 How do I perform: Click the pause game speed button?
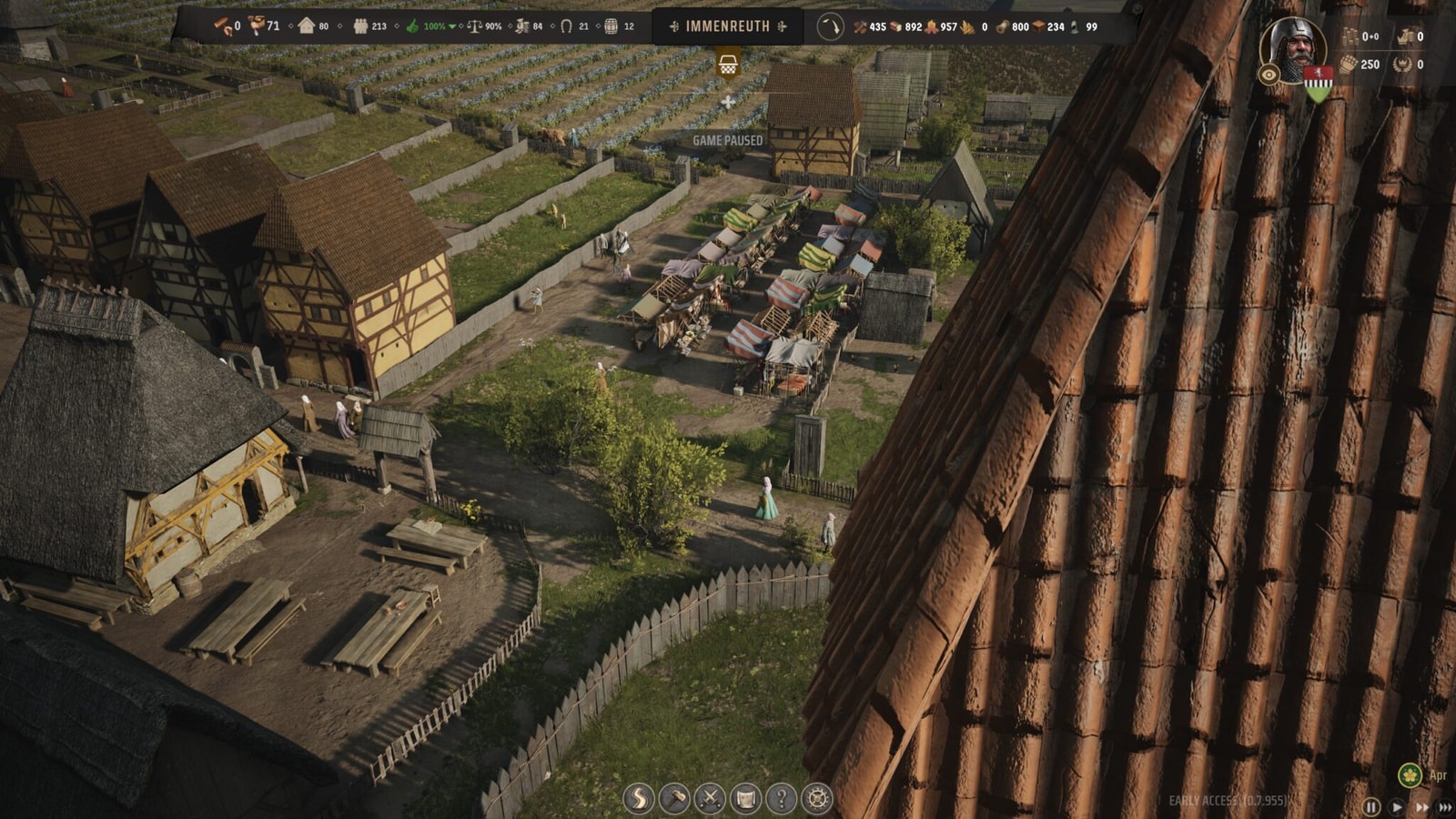pyautogui.click(x=1371, y=807)
